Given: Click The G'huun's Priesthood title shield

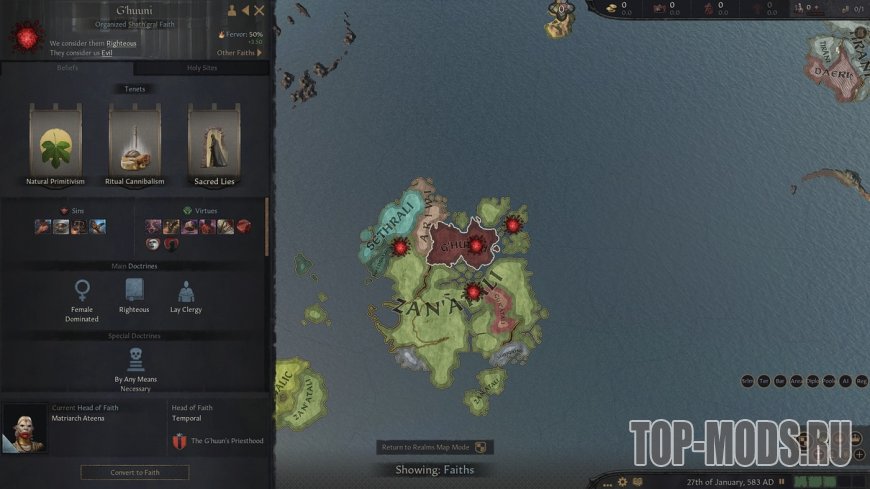Looking at the screenshot, I should [180, 441].
